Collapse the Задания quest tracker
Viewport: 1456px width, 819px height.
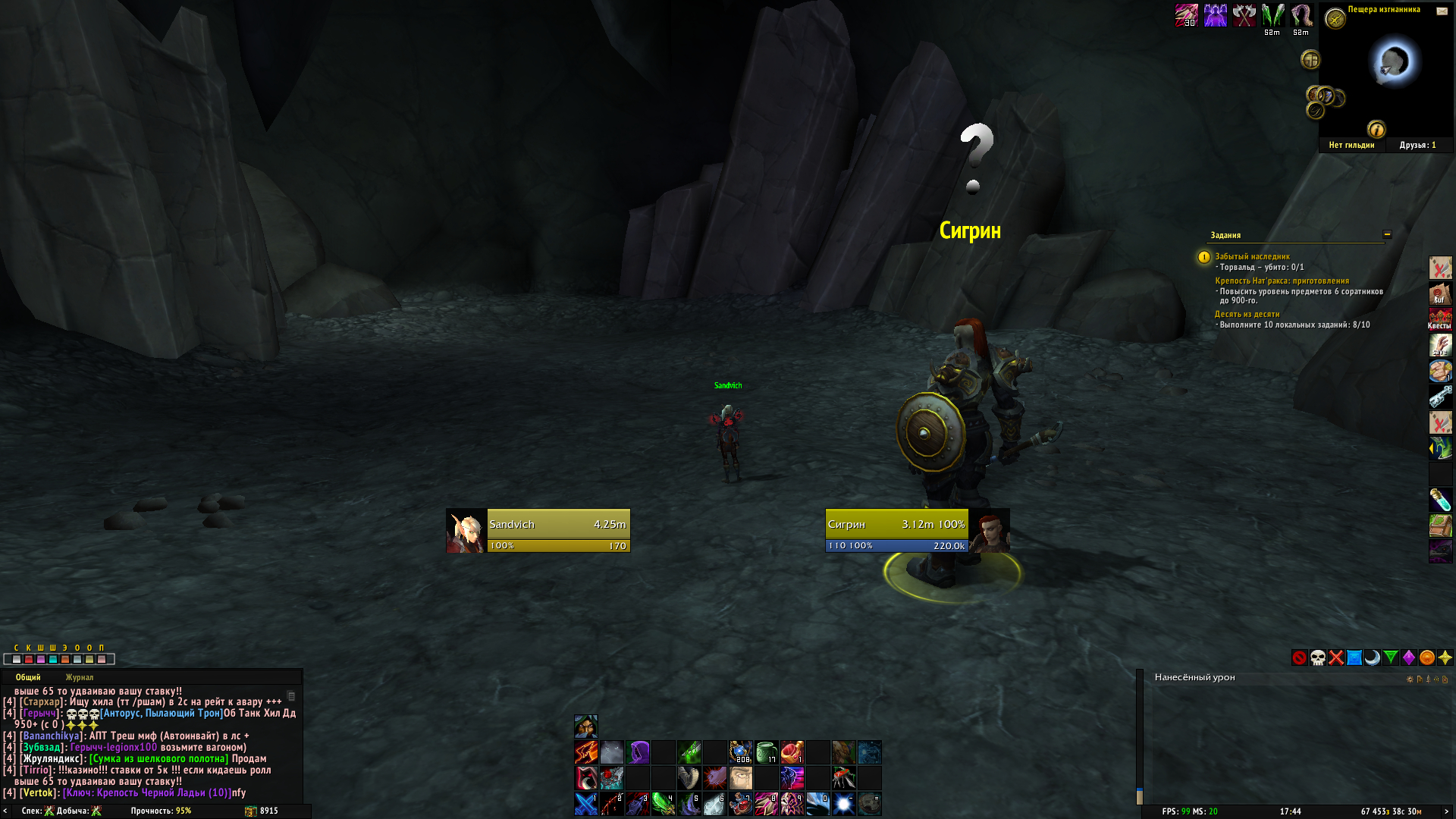click(x=1387, y=234)
